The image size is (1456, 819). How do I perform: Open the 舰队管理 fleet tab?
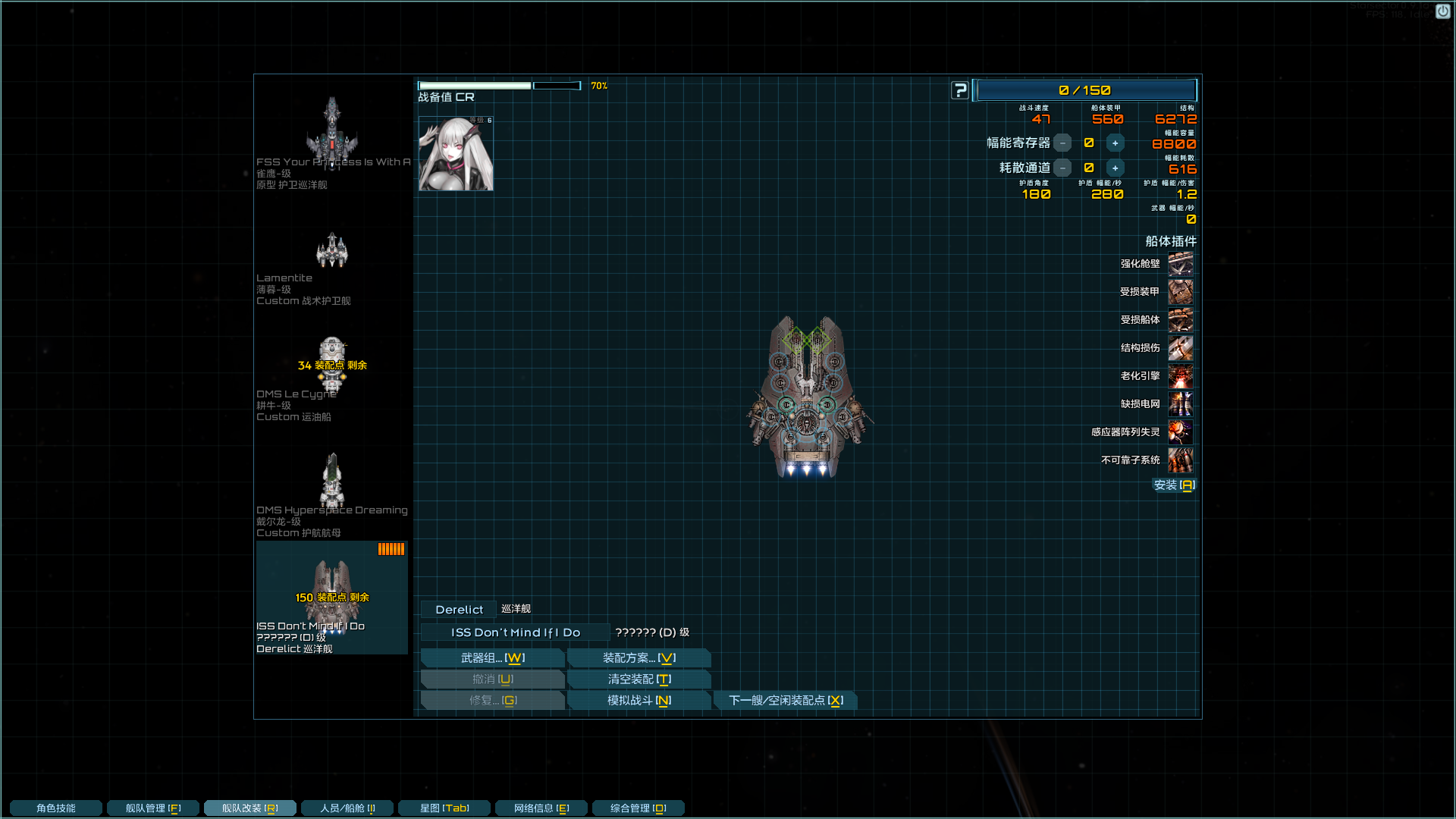click(153, 808)
